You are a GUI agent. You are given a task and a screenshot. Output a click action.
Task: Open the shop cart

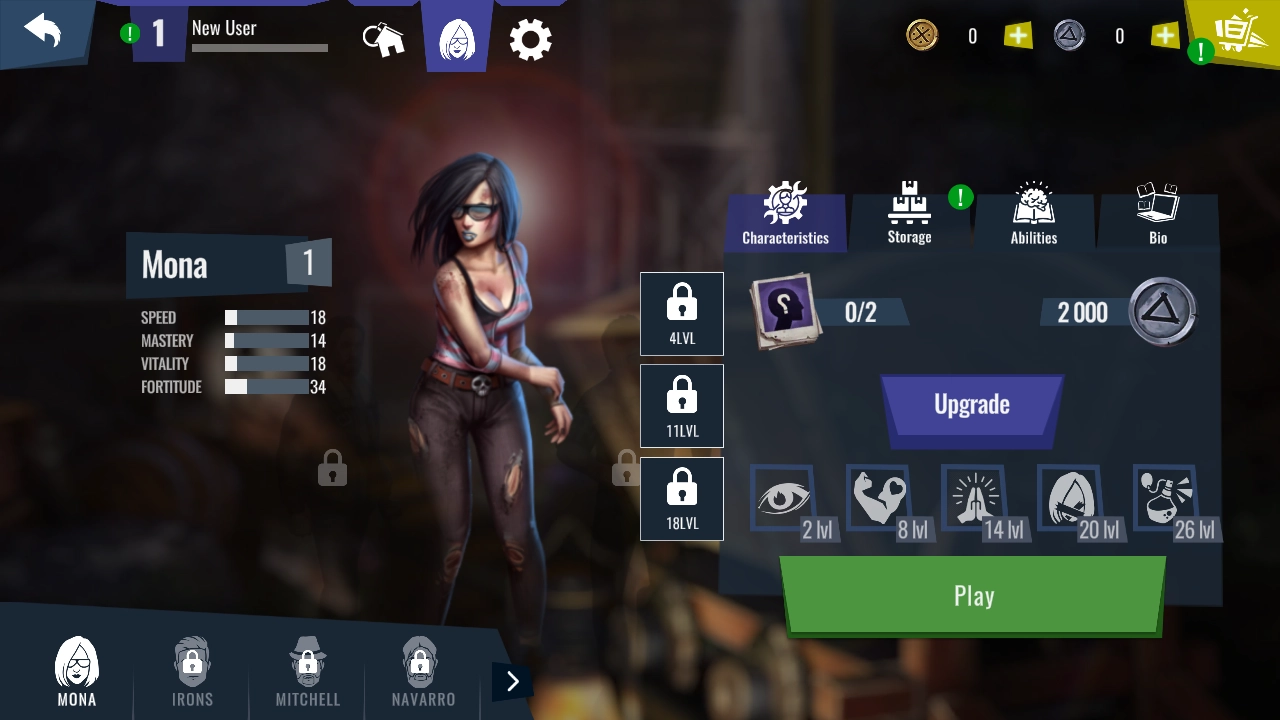point(1236,33)
